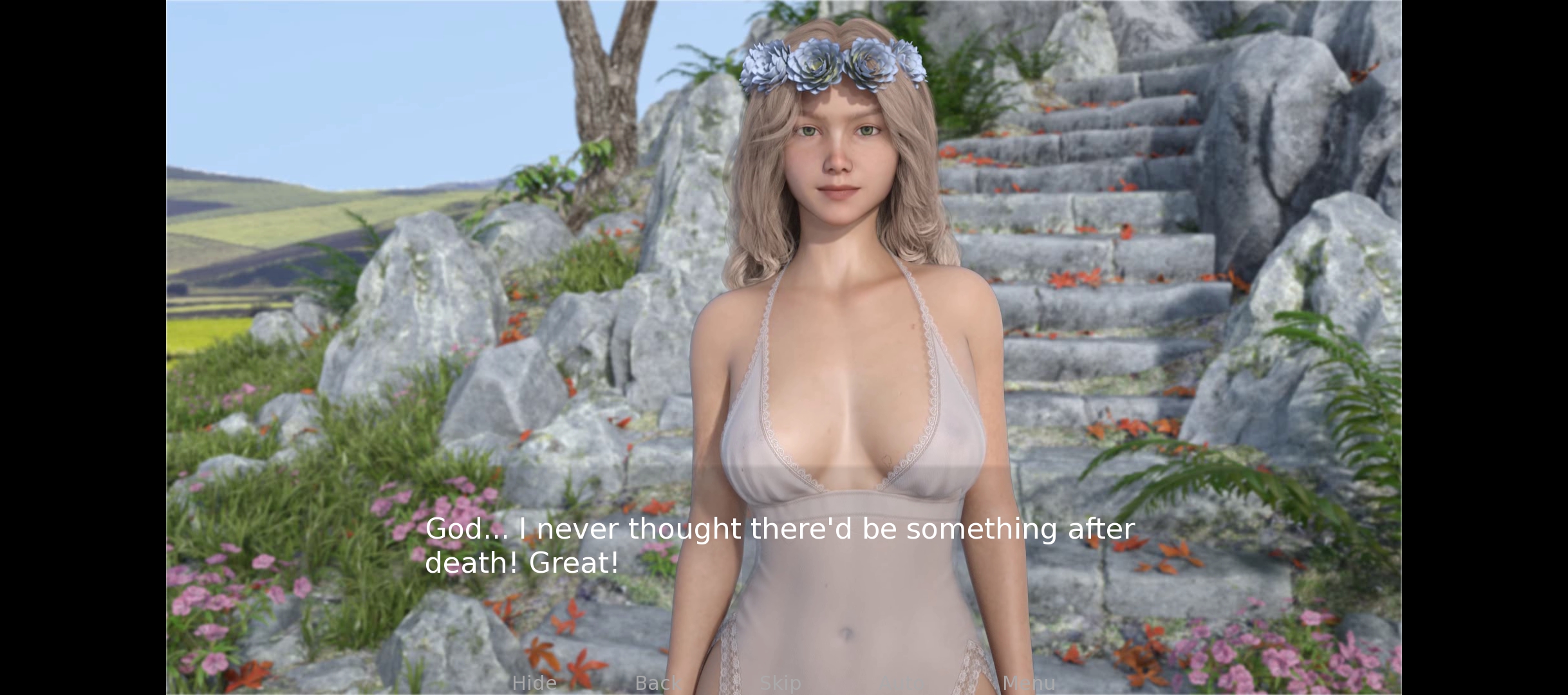Open the game Menu
Screen dimensions: 1568x695
click(1029, 683)
